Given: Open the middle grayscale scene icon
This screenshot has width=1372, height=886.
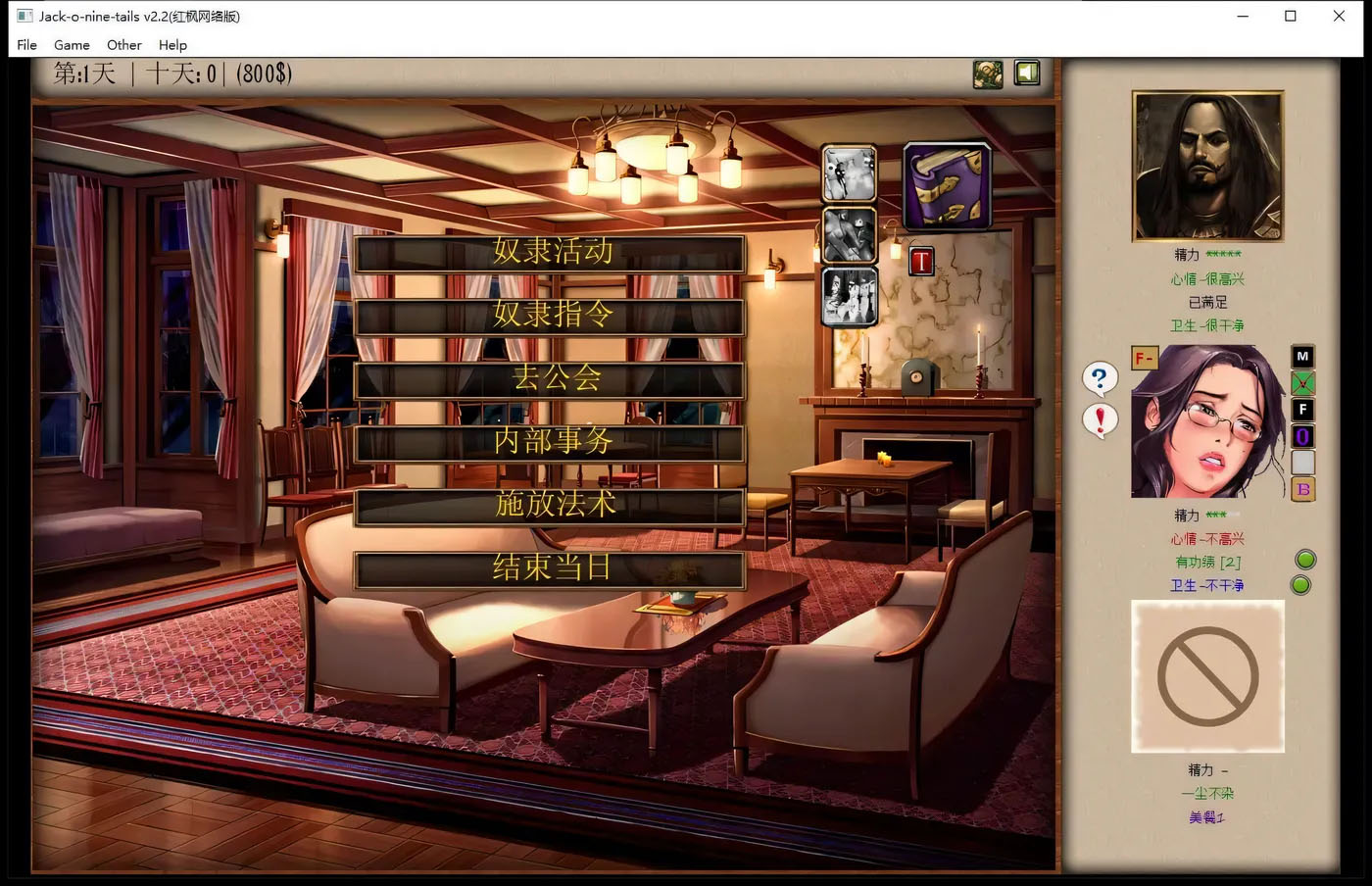Looking at the screenshot, I should click(848, 234).
